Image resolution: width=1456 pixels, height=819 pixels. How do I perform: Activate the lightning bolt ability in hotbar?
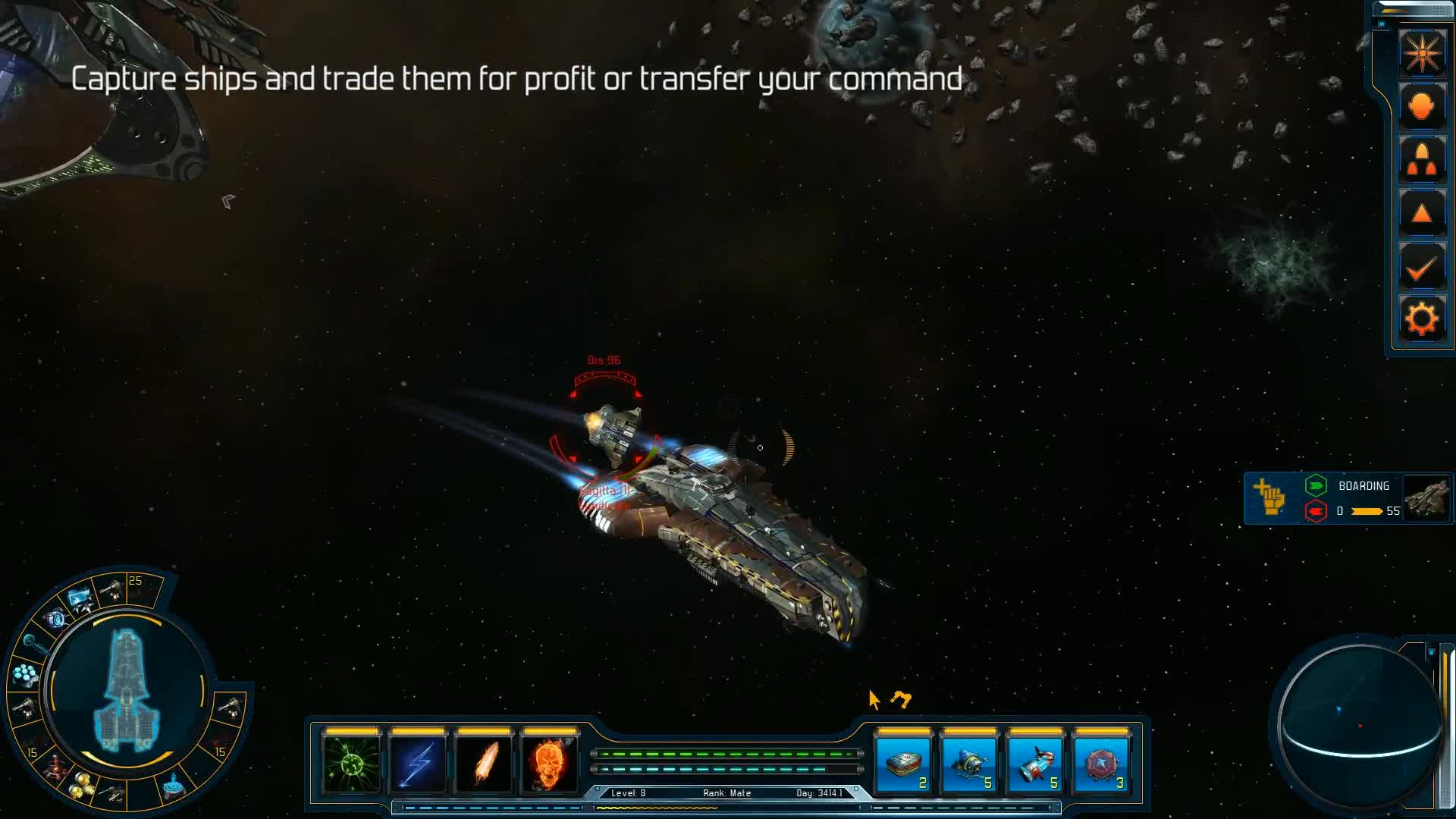[417, 761]
